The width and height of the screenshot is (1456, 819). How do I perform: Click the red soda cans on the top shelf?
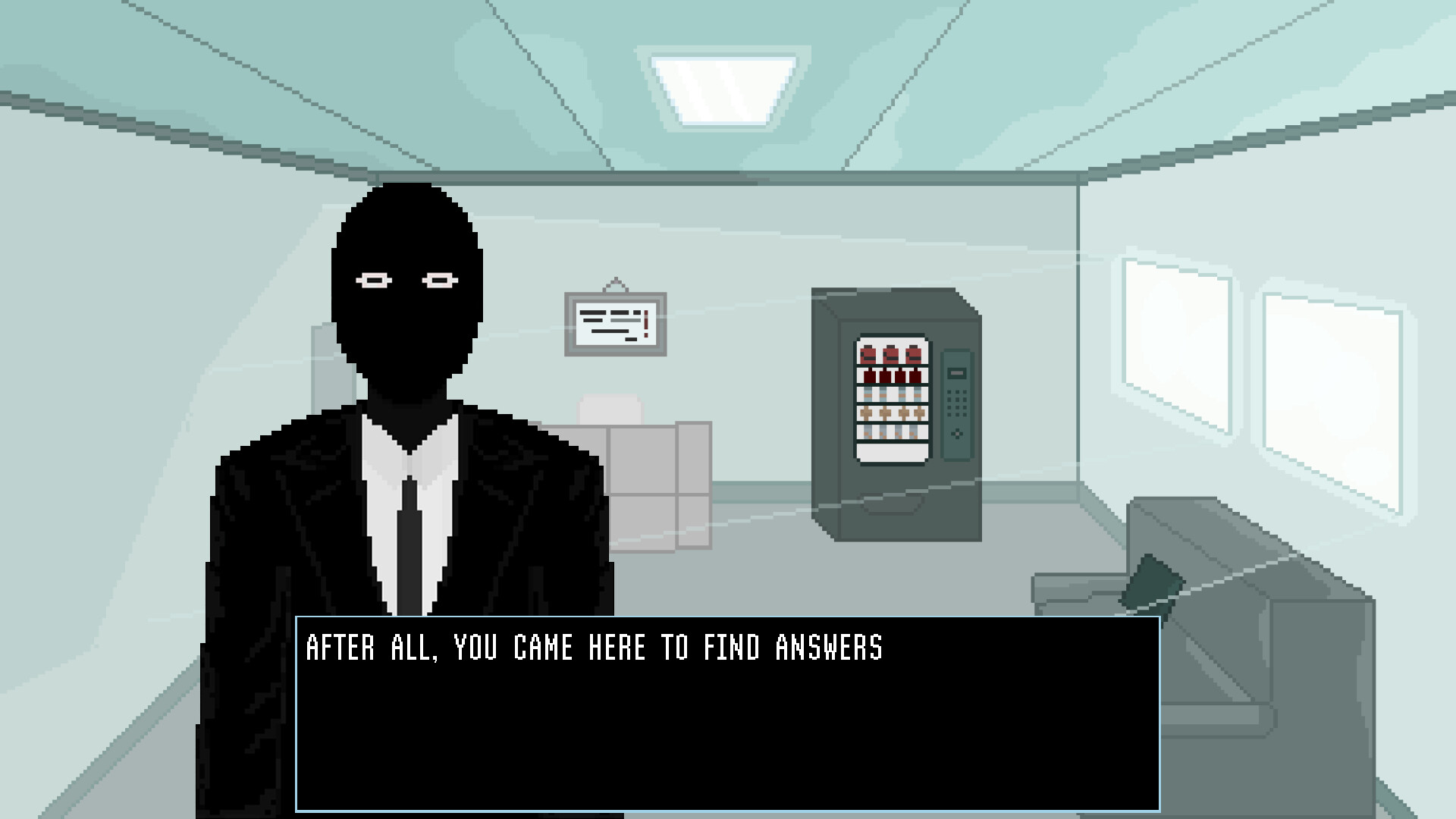coord(891,355)
